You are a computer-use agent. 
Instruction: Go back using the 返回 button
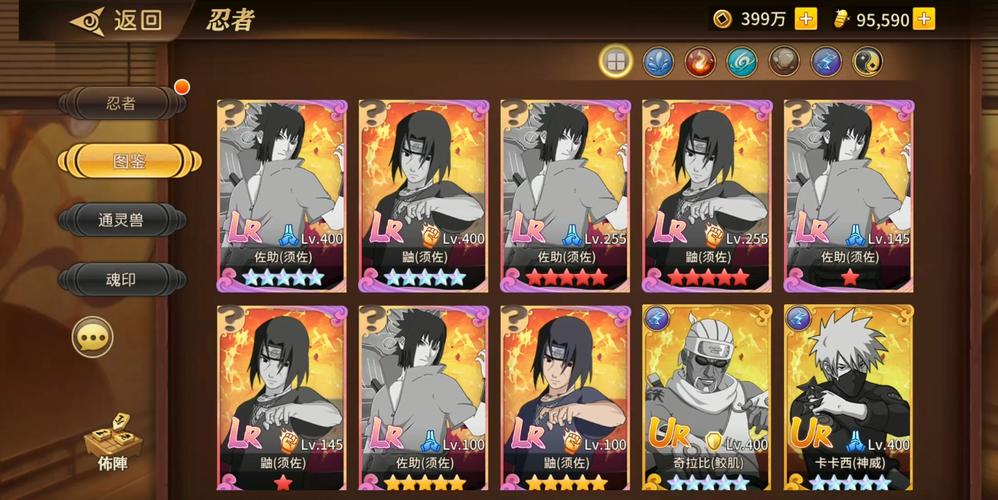[116, 20]
